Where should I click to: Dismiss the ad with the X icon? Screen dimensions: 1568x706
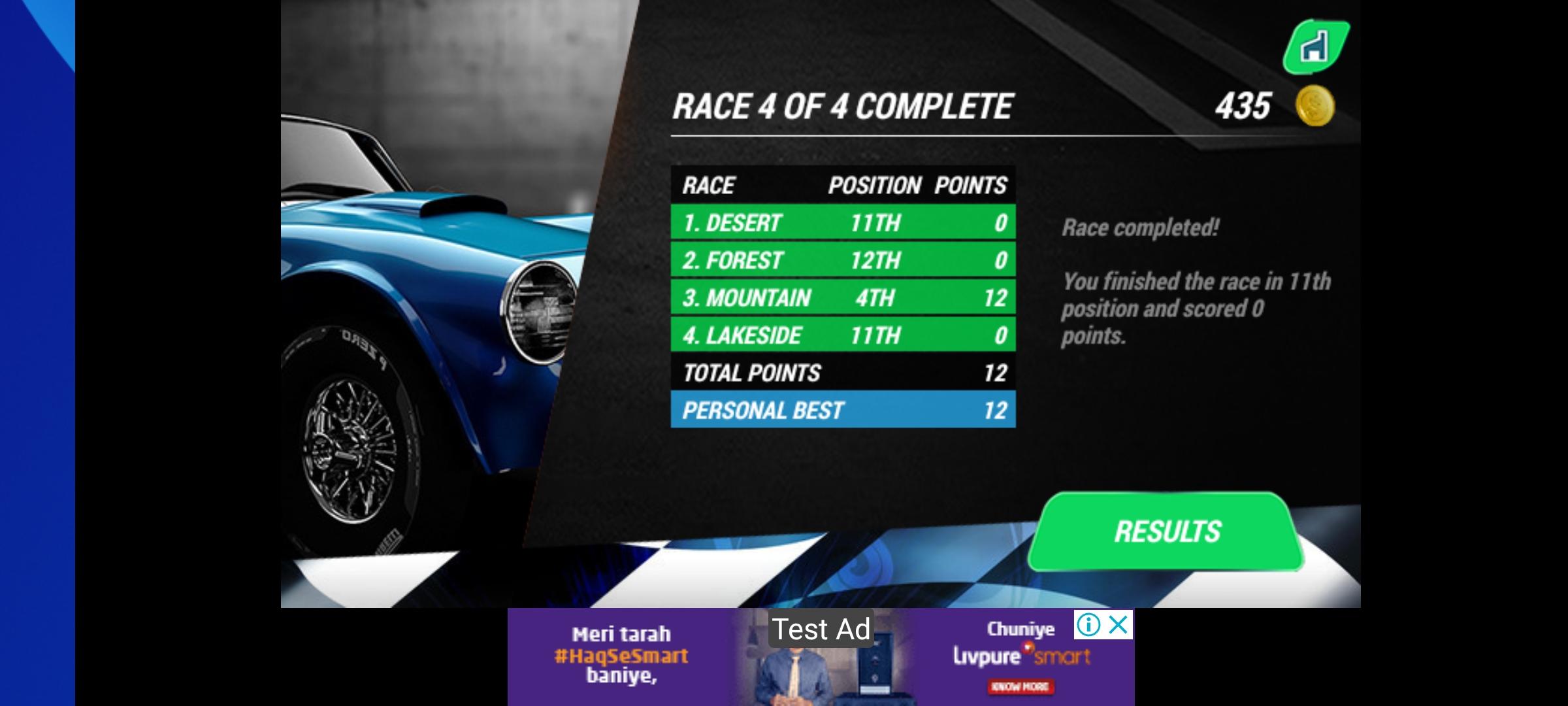[1119, 625]
